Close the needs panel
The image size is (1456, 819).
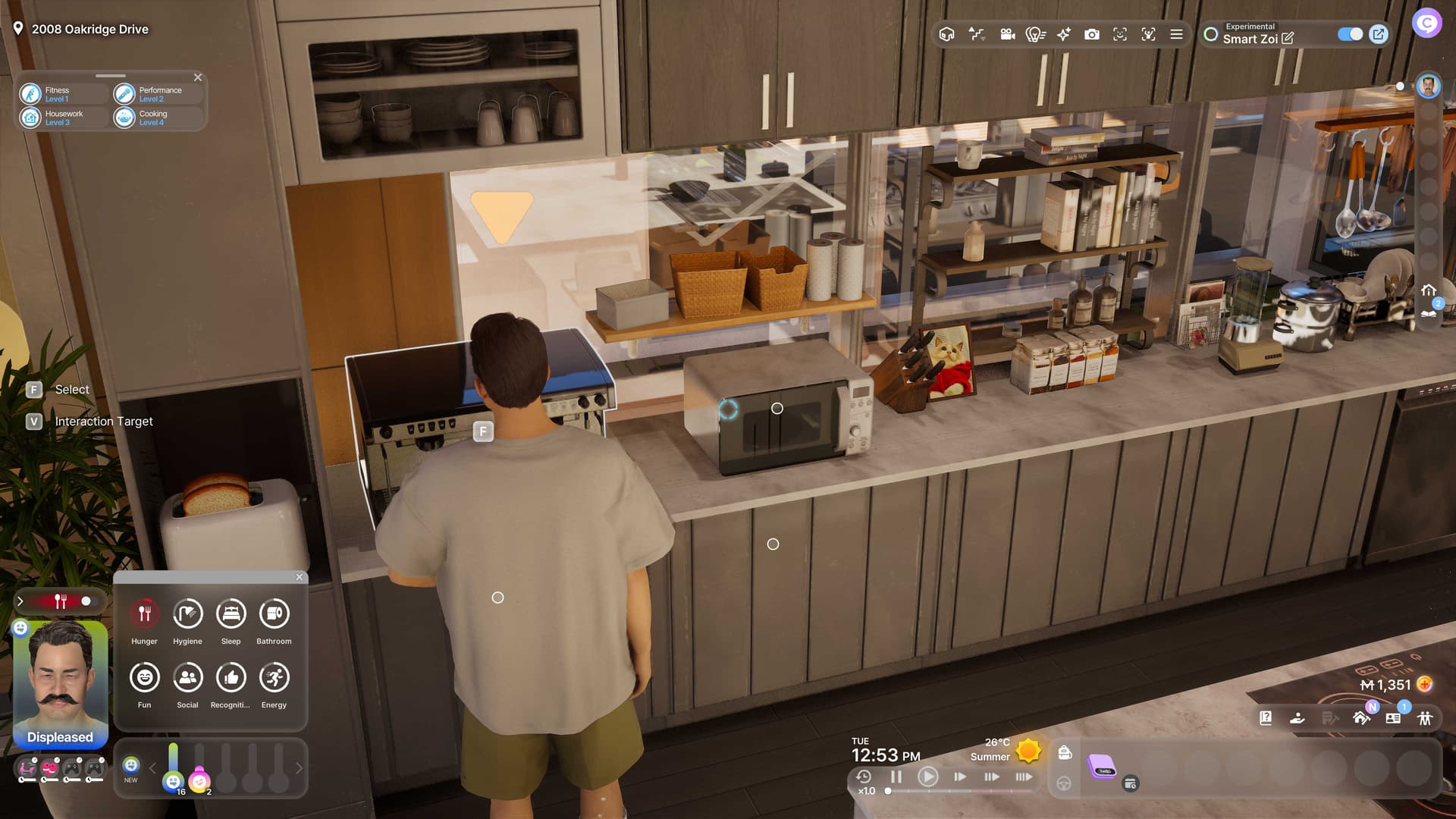[x=300, y=577]
